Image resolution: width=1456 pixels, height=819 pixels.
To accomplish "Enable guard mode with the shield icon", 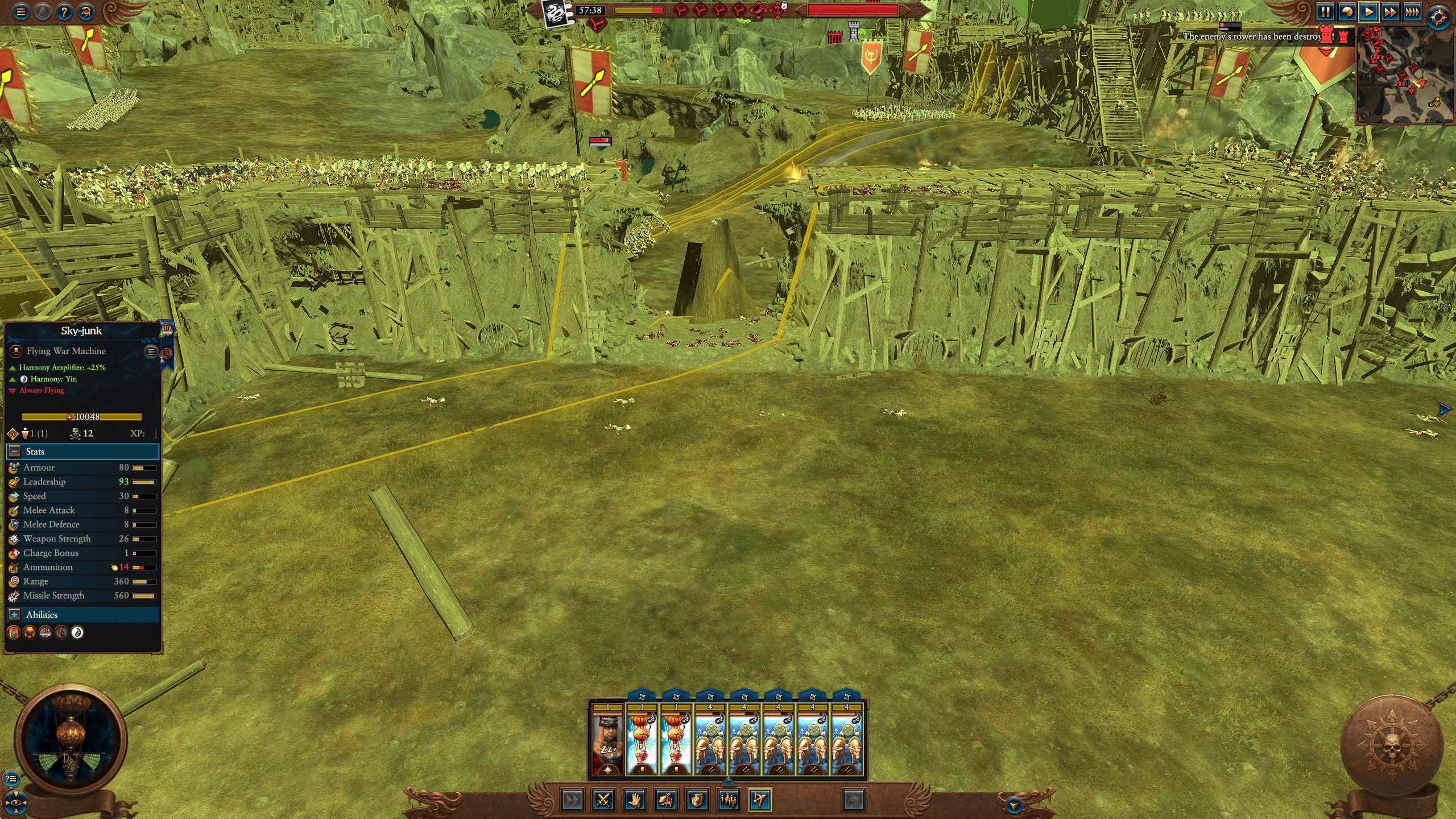I will tap(698, 801).
